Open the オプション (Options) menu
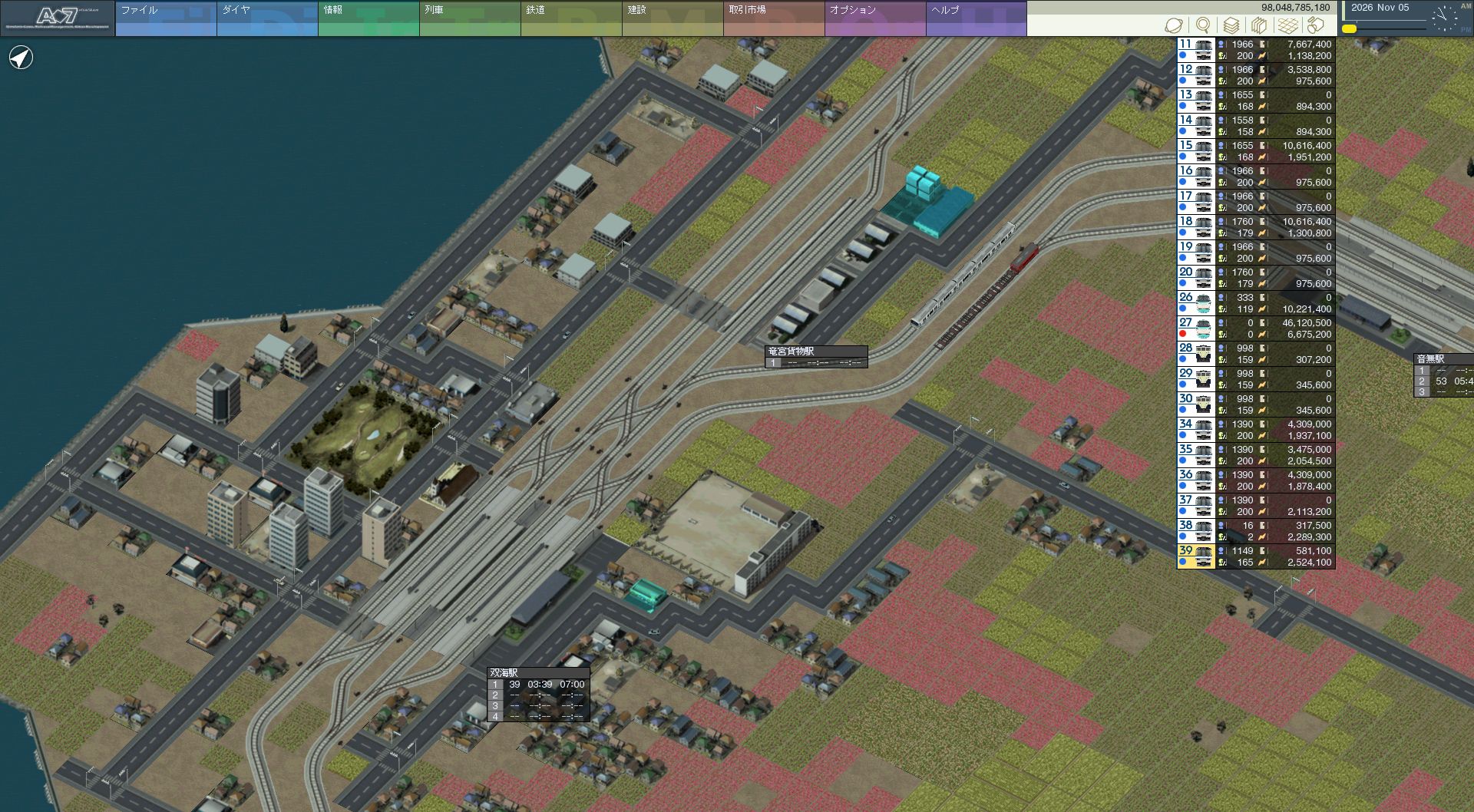The height and width of the screenshot is (812, 1474). point(874,18)
